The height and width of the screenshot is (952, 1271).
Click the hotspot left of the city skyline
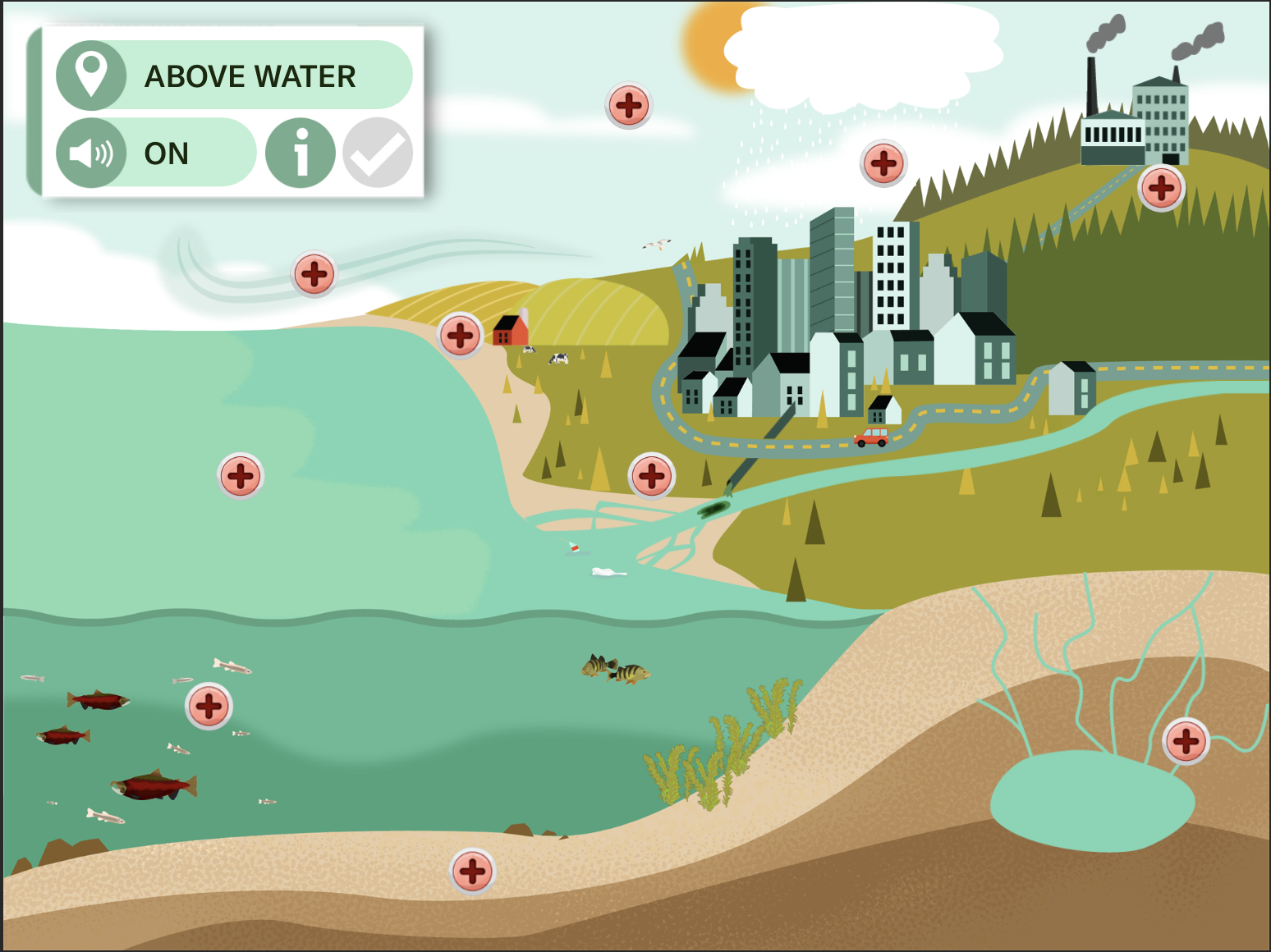pos(630,105)
